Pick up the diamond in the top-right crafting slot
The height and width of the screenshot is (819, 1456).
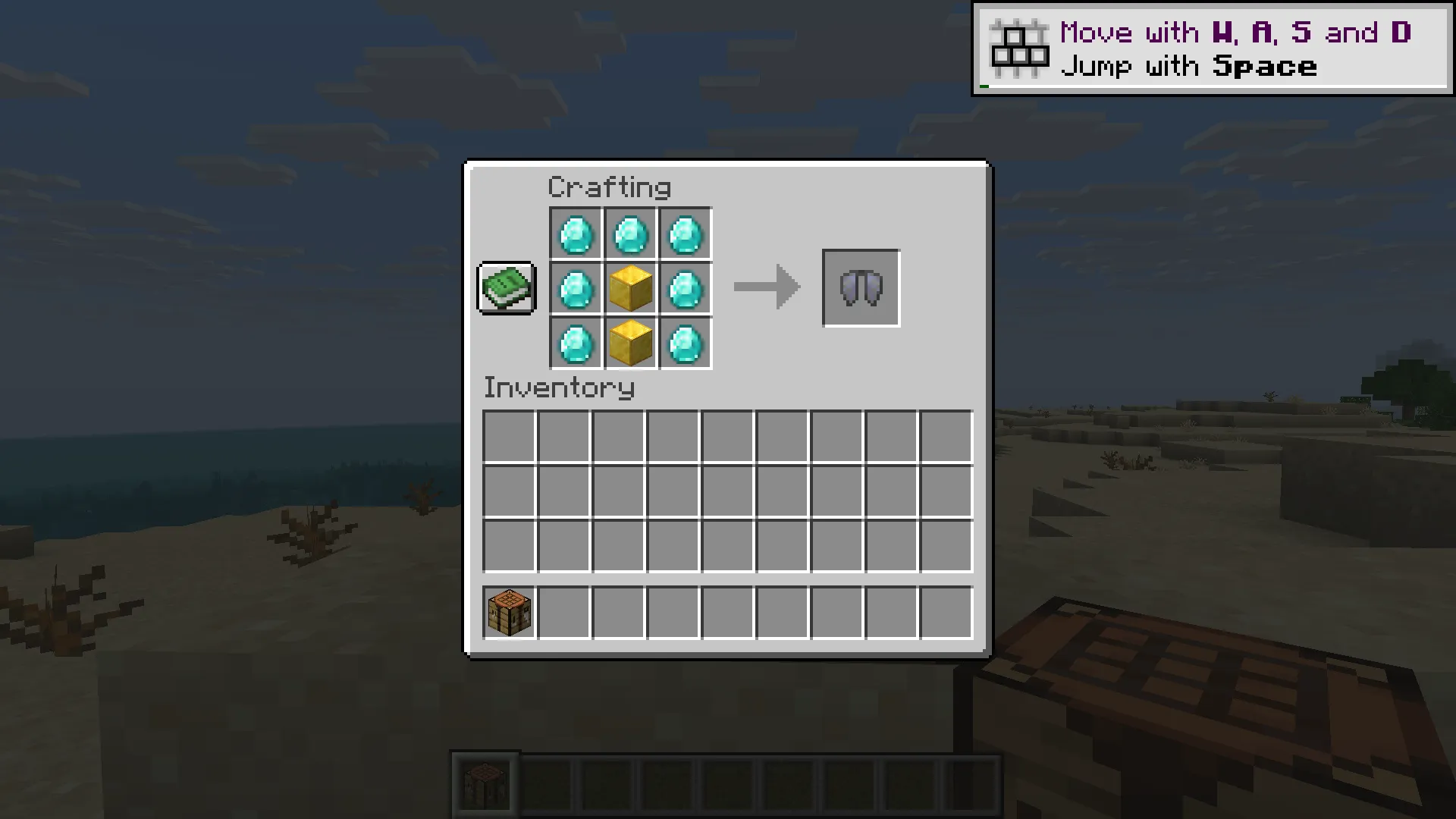pyautogui.click(x=685, y=233)
